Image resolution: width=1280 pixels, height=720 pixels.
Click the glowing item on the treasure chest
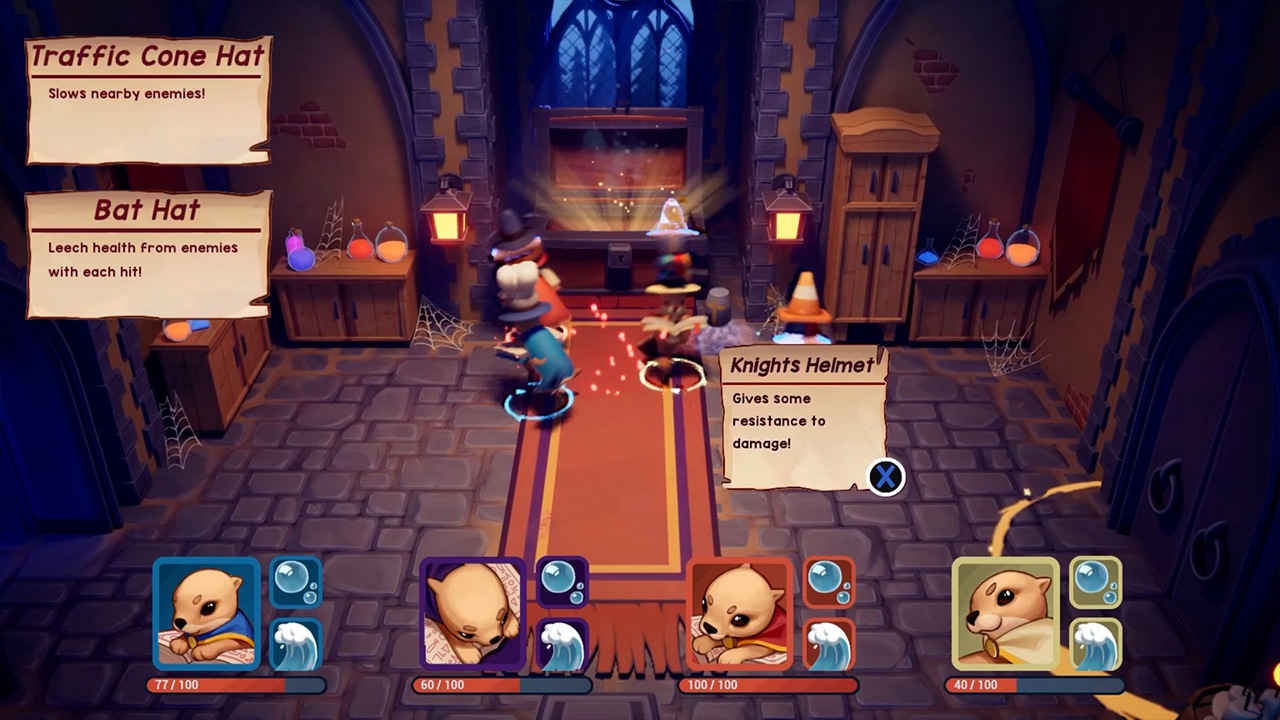(672, 215)
